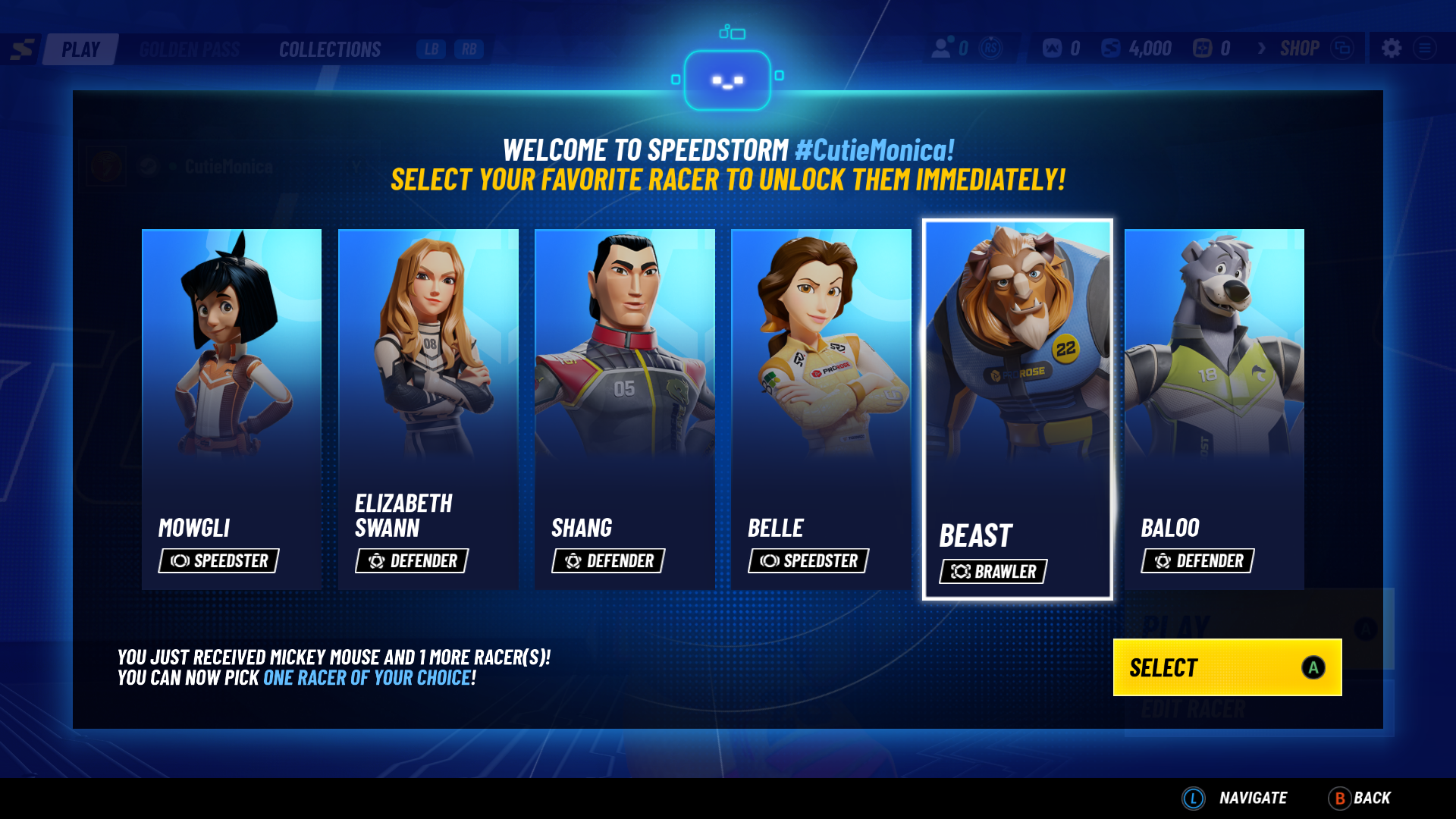1456x819 pixels.
Task: Click the Speedster badge under Mowgli
Action: (218, 561)
